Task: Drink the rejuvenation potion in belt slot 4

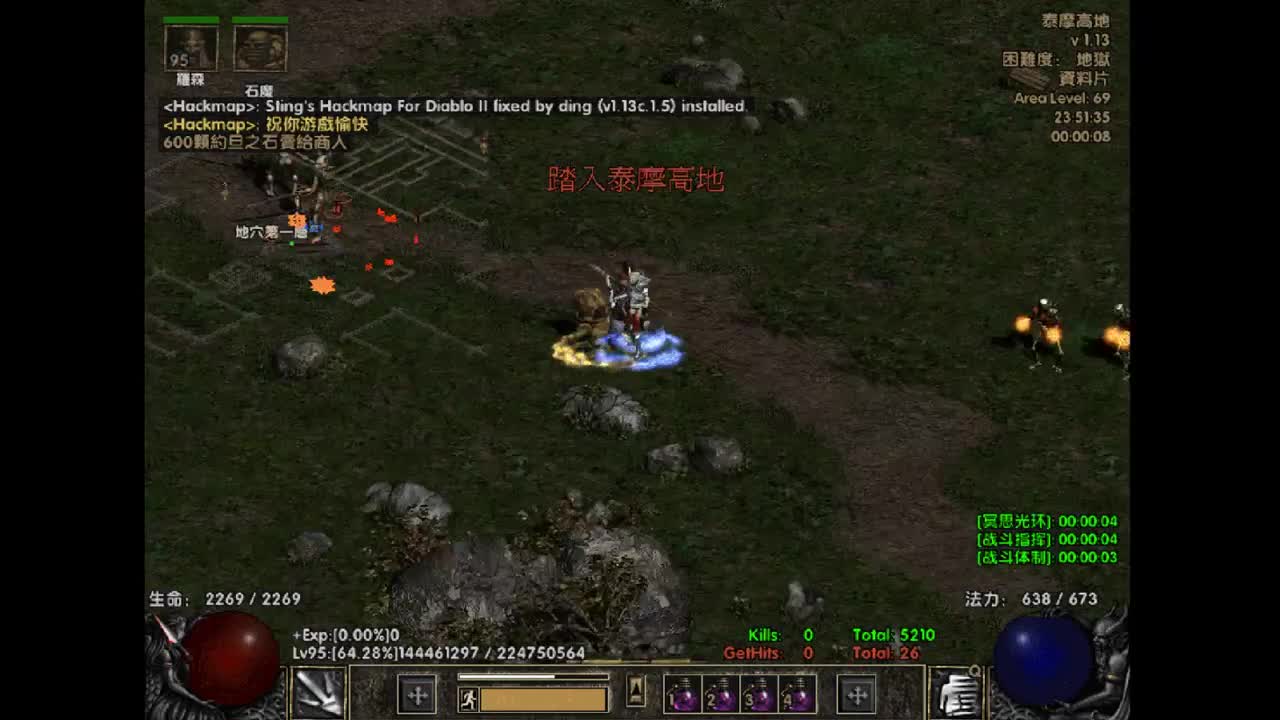Action: point(798,694)
